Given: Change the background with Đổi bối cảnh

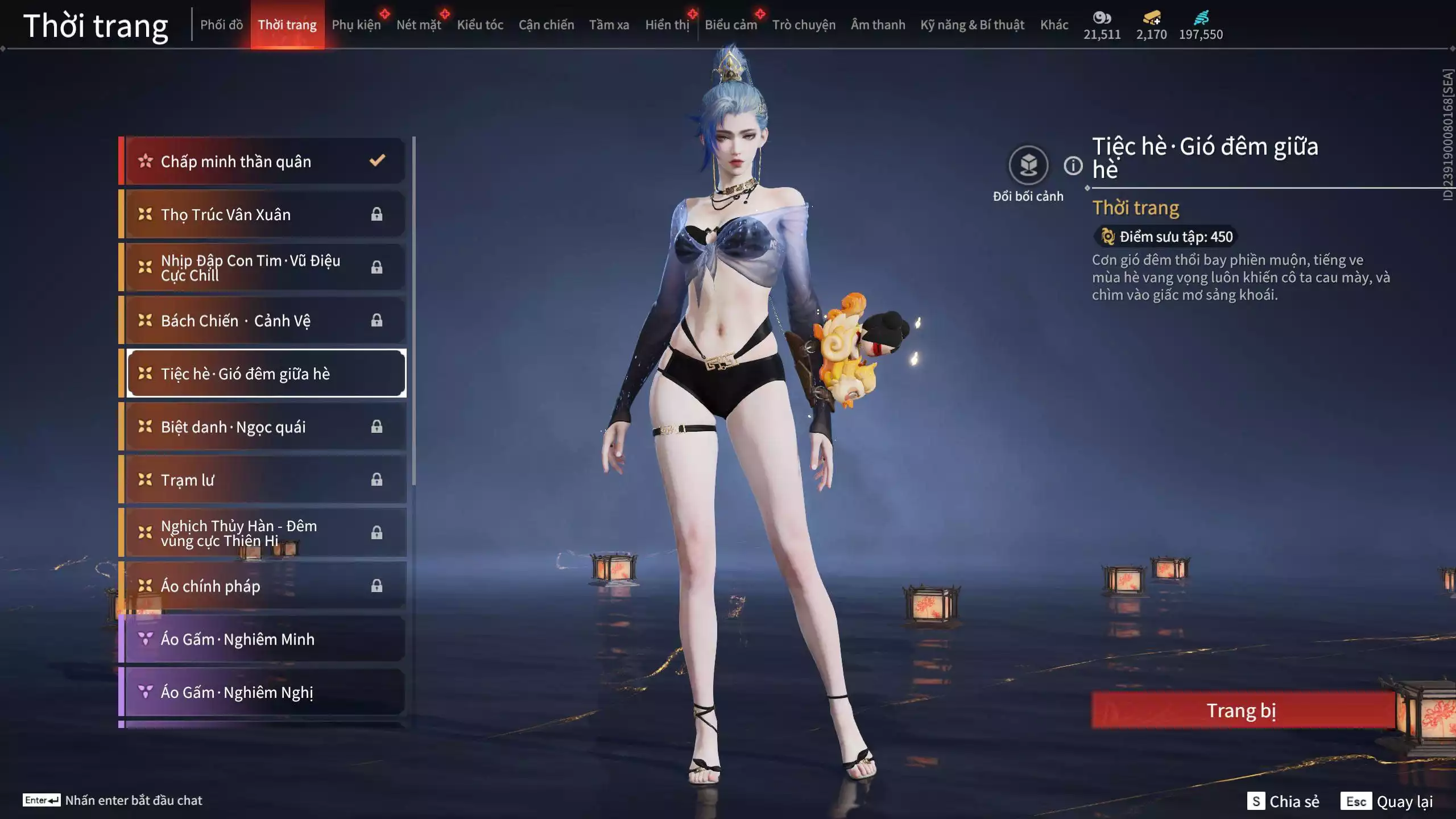Looking at the screenshot, I should click(x=1028, y=166).
